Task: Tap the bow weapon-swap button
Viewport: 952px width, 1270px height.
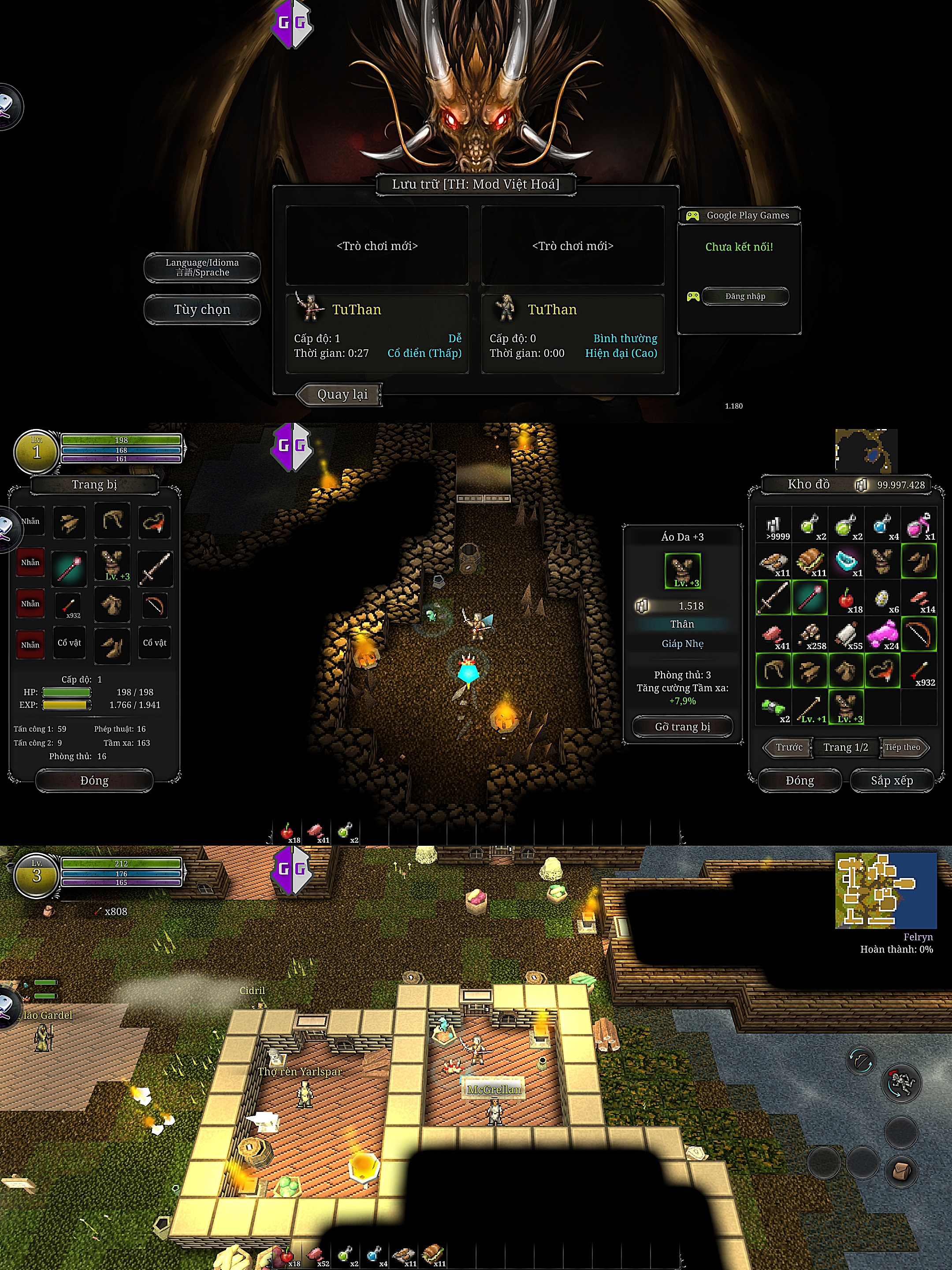Action: point(861,1061)
